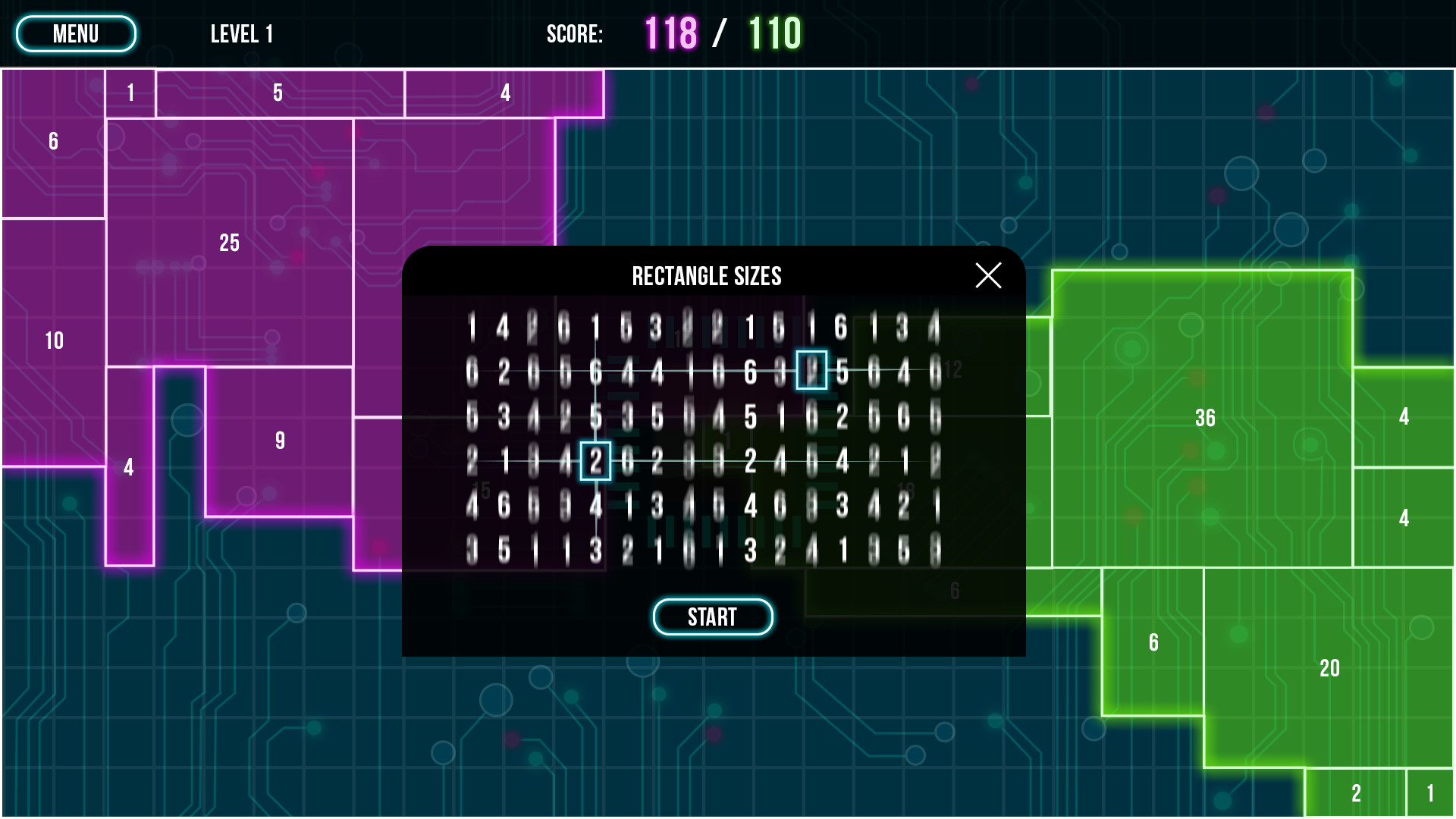Click the green target score 110
Screen dimensions: 1456x819
tap(773, 33)
